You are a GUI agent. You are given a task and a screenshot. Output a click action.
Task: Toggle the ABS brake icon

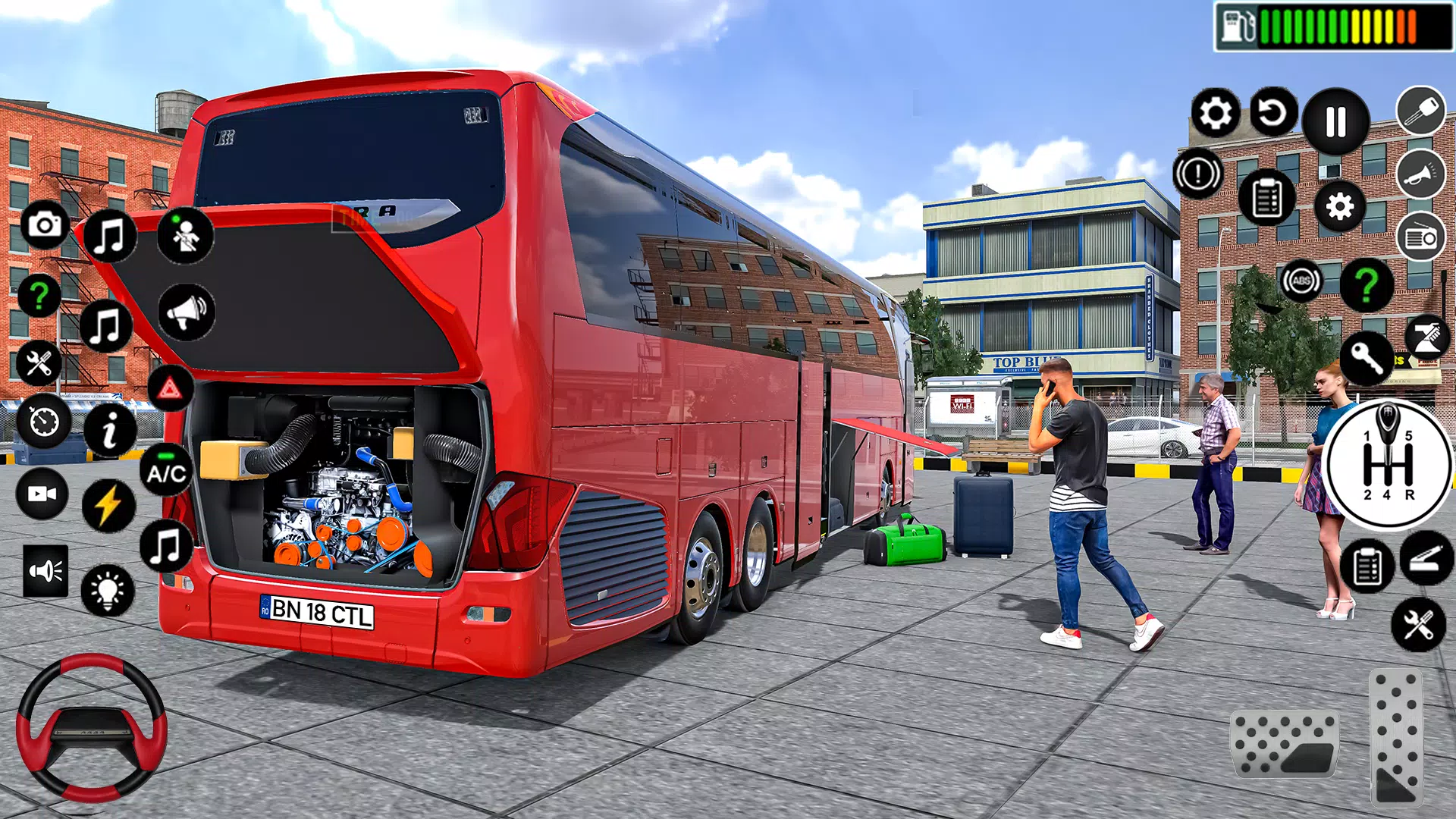[1301, 281]
